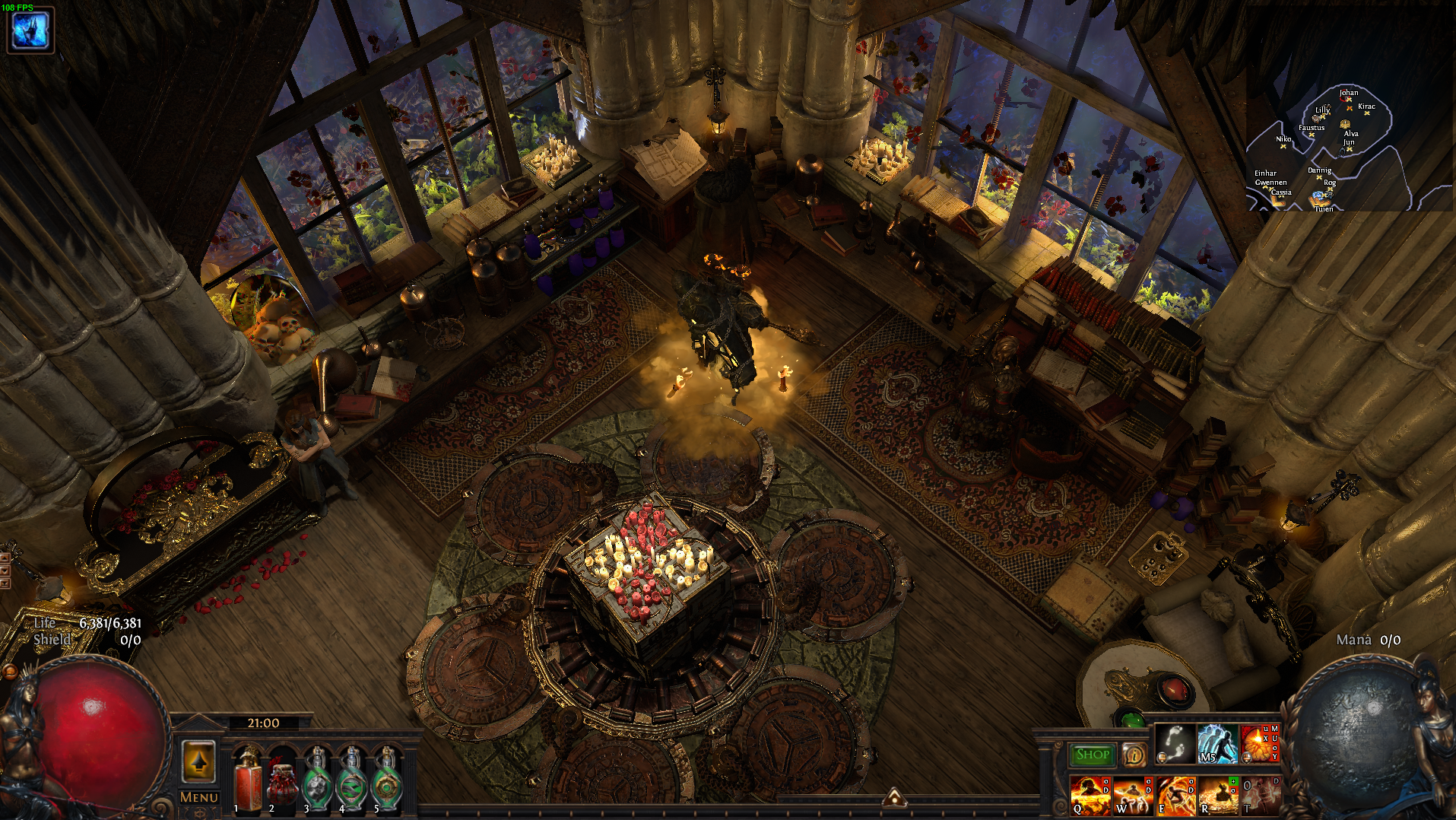Open the green Shop button

(x=1092, y=755)
